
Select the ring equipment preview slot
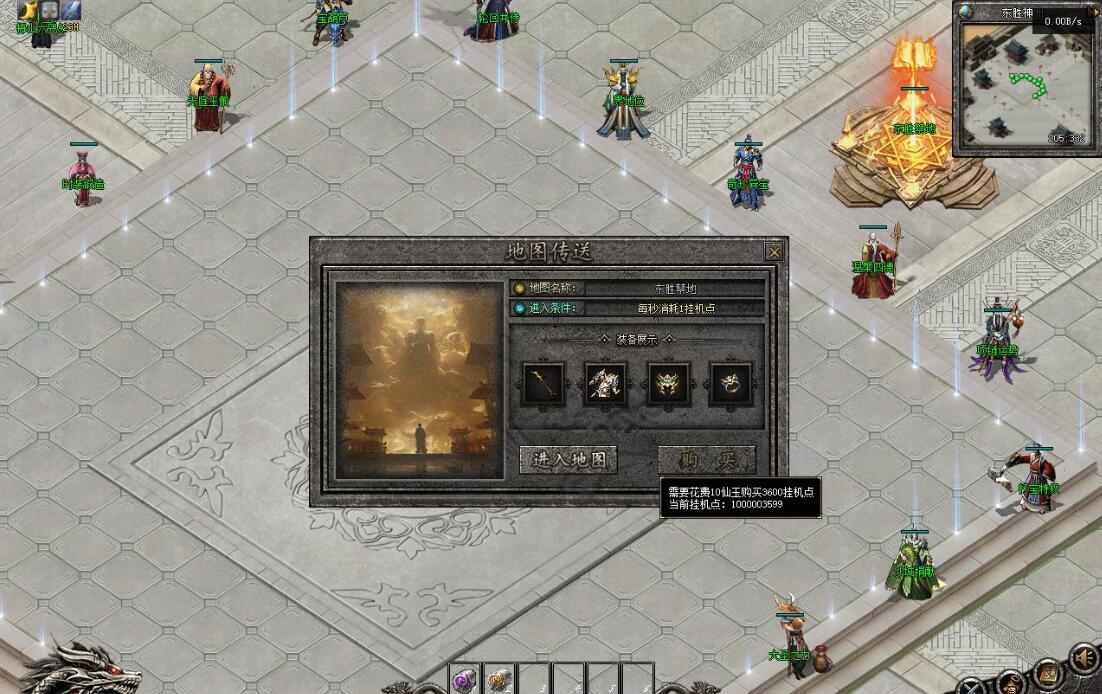point(730,383)
